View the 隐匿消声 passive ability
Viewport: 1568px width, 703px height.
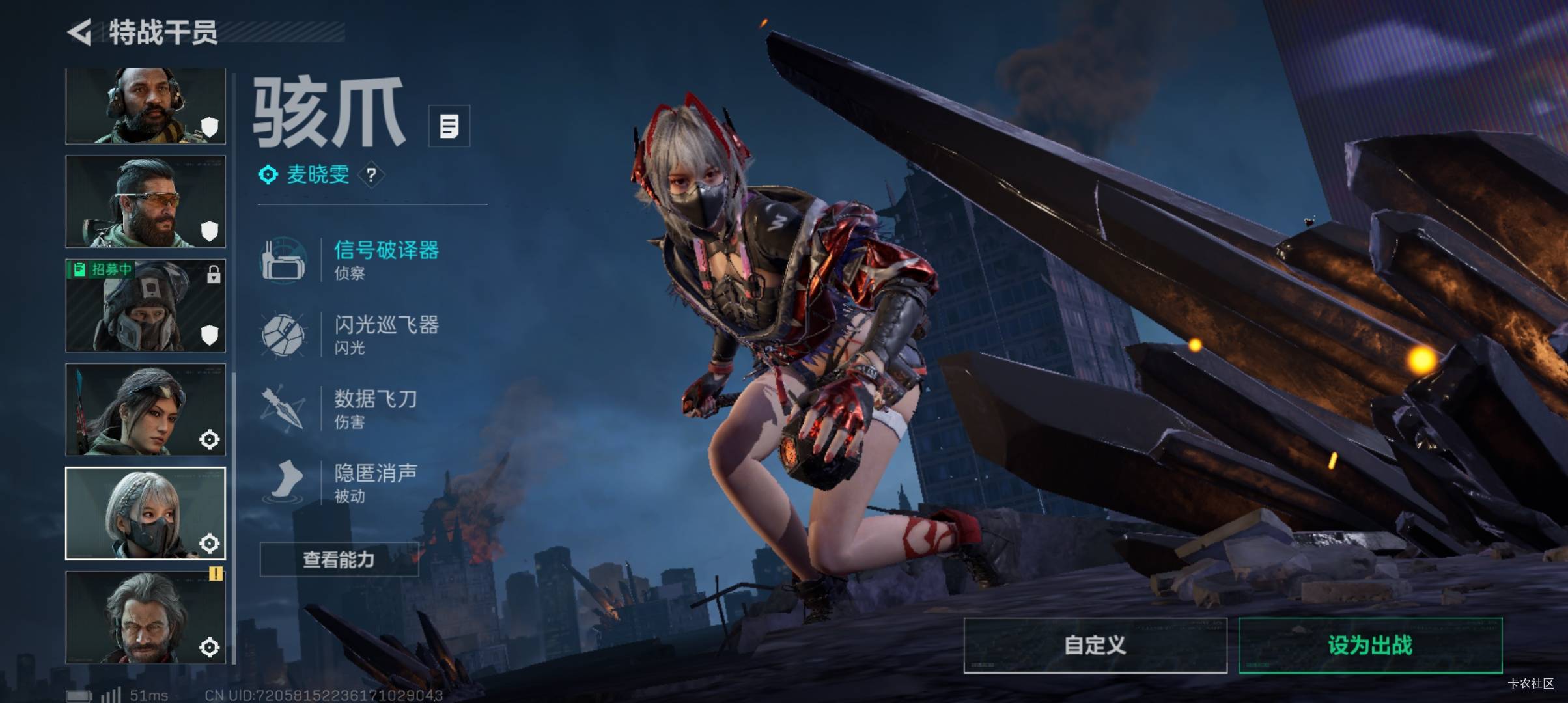tap(375, 482)
